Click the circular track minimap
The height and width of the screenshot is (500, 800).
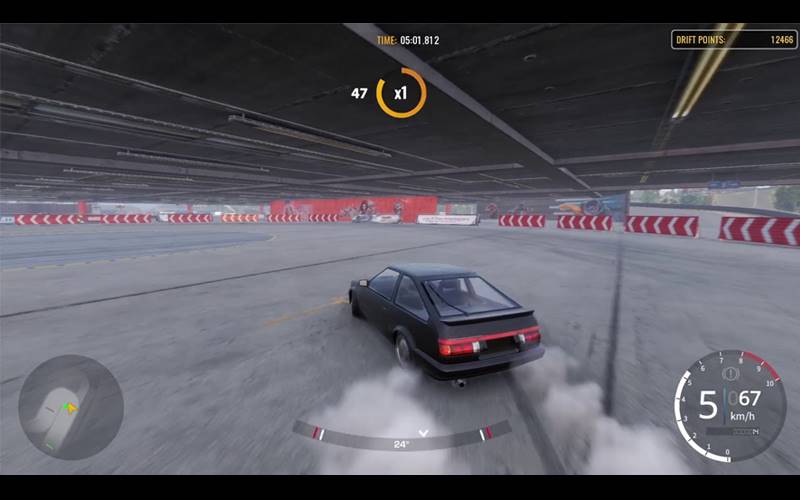click(x=70, y=407)
